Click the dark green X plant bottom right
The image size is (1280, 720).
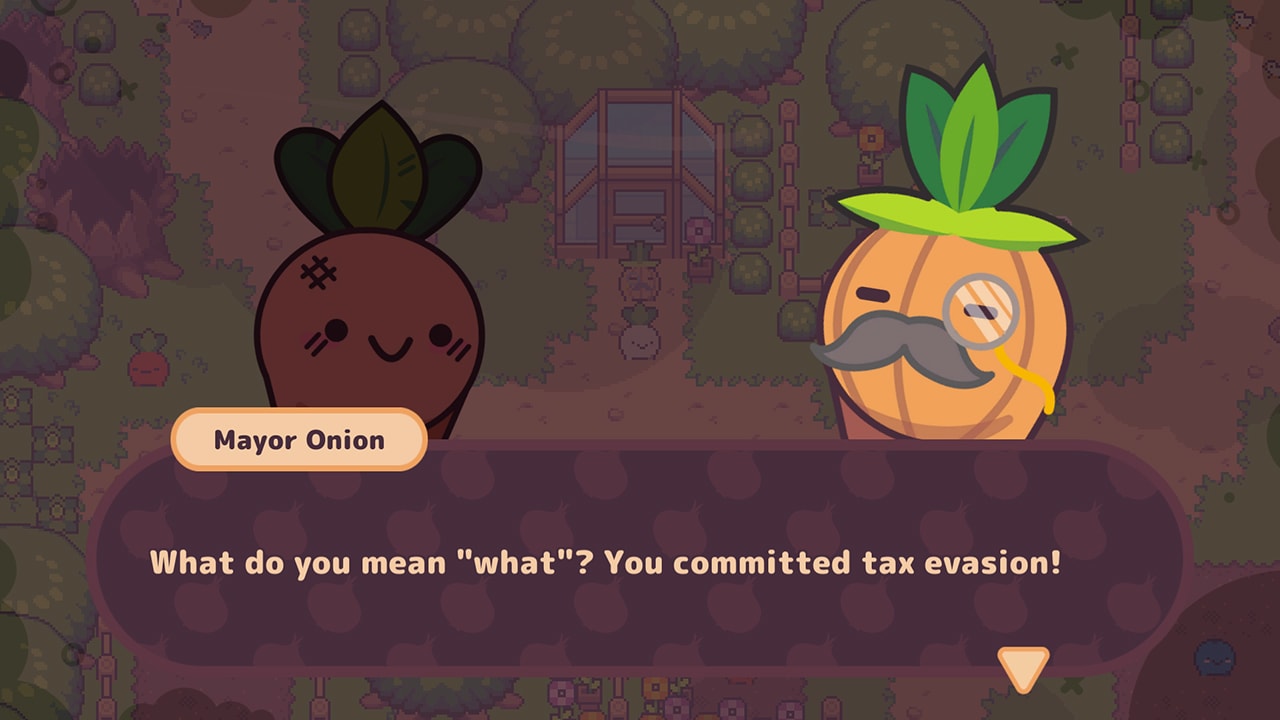click(1070, 685)
